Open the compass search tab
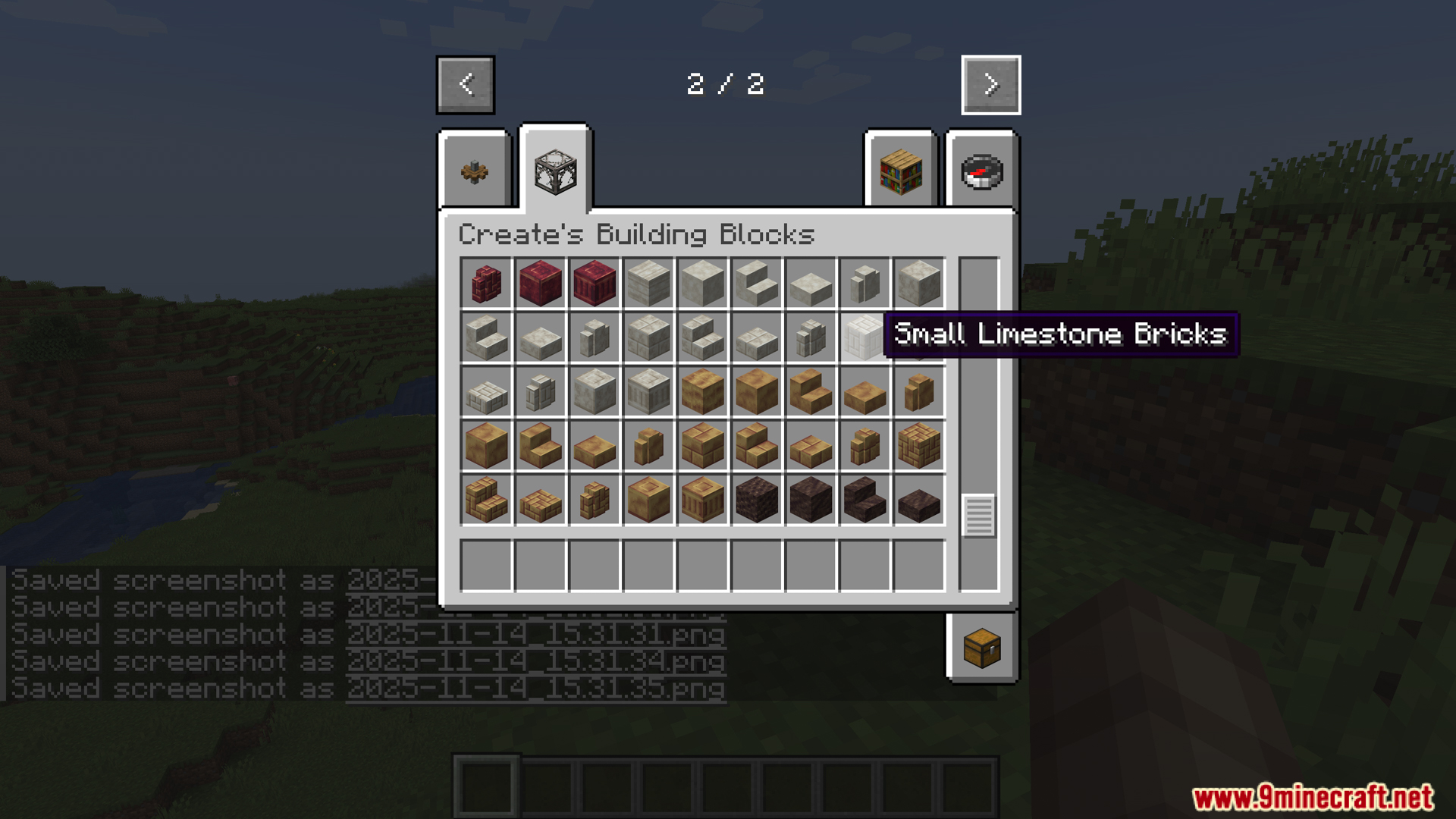 (x=982, y=172)
